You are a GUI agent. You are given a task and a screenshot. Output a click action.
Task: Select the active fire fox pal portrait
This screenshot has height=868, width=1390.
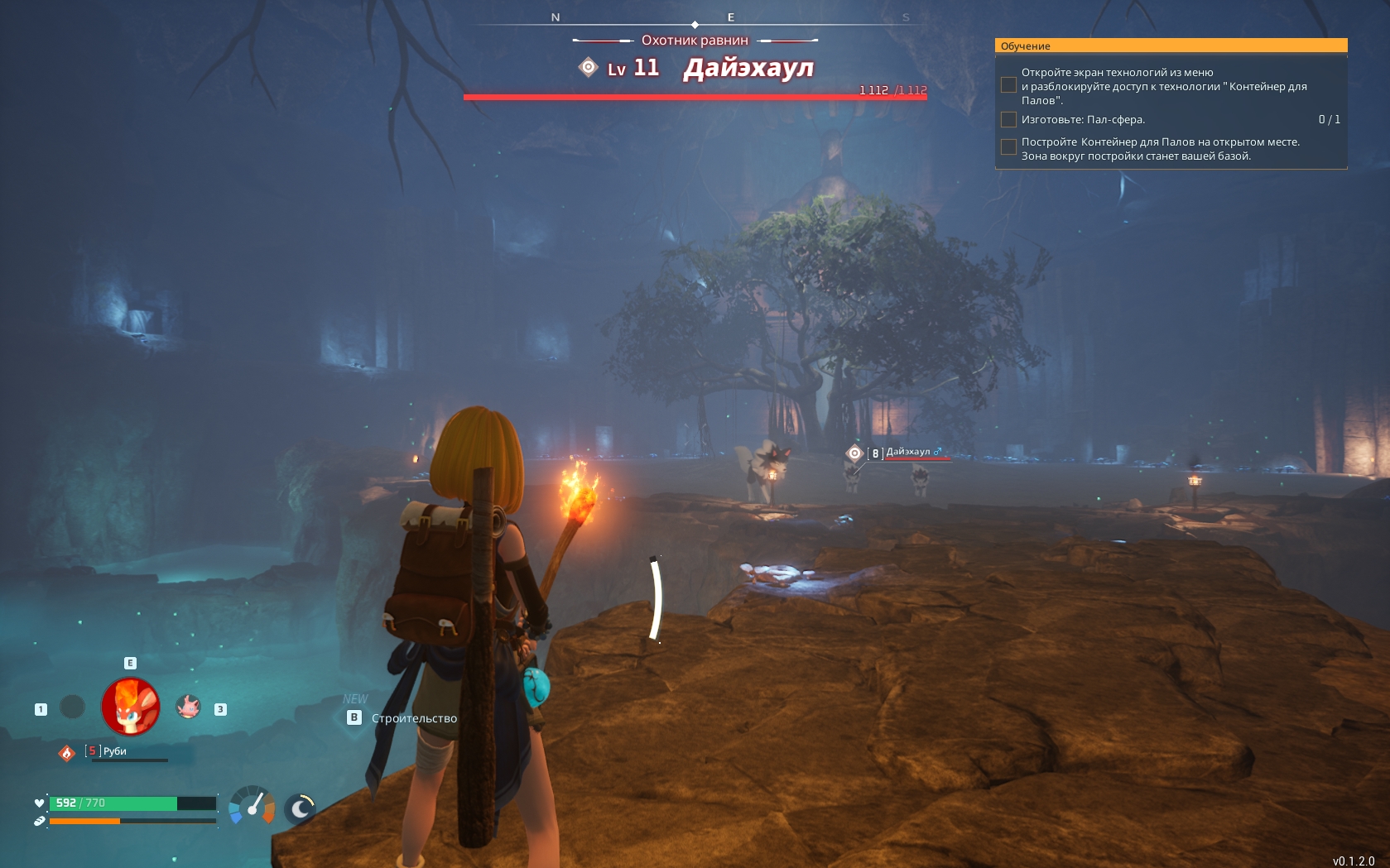pyautogui.click(x=131, y=707)
